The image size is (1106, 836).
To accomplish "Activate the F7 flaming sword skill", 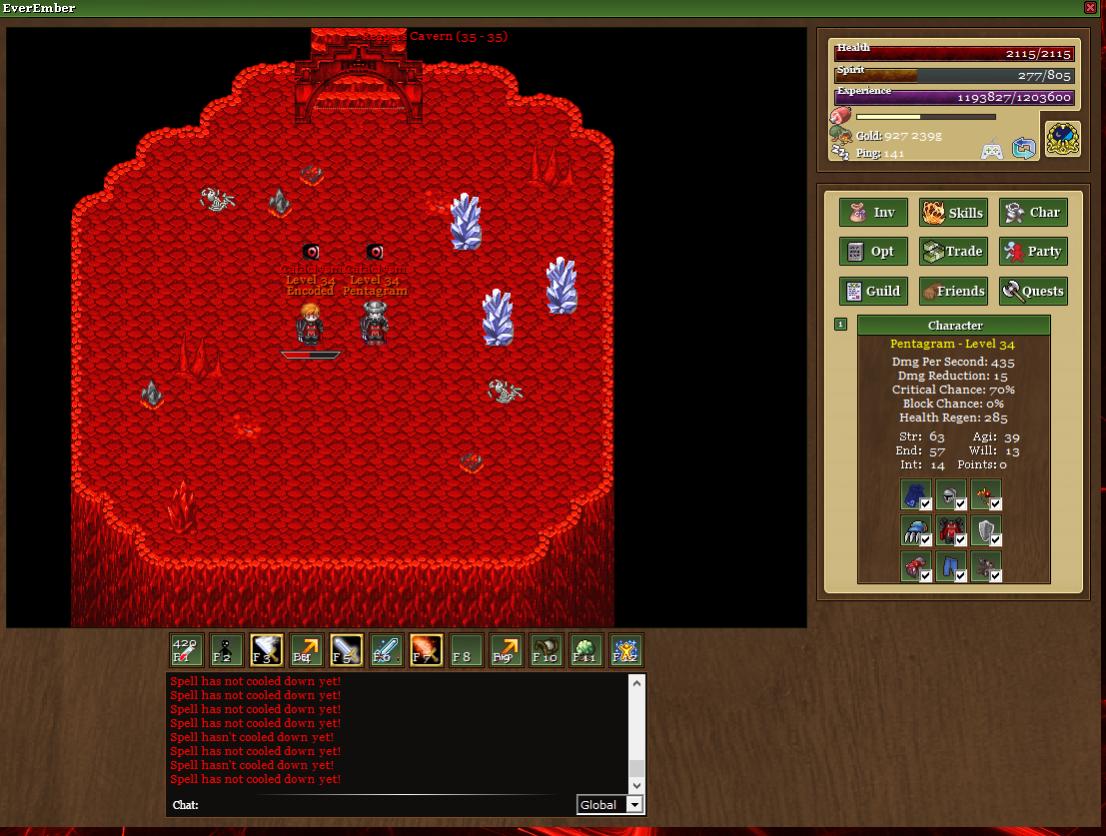I will [426, 650].
